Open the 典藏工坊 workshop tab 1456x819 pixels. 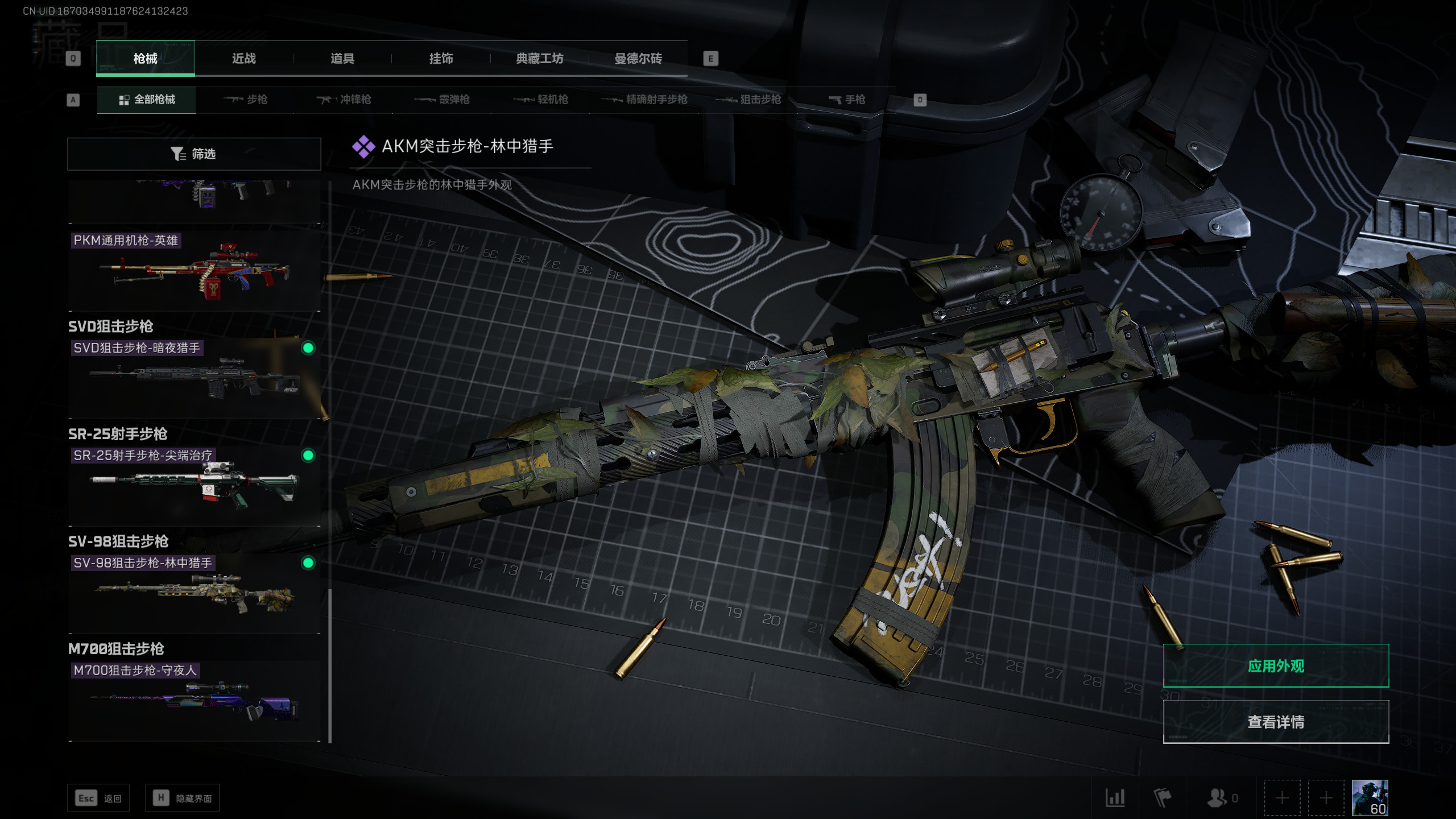click(x=539, y=59)
